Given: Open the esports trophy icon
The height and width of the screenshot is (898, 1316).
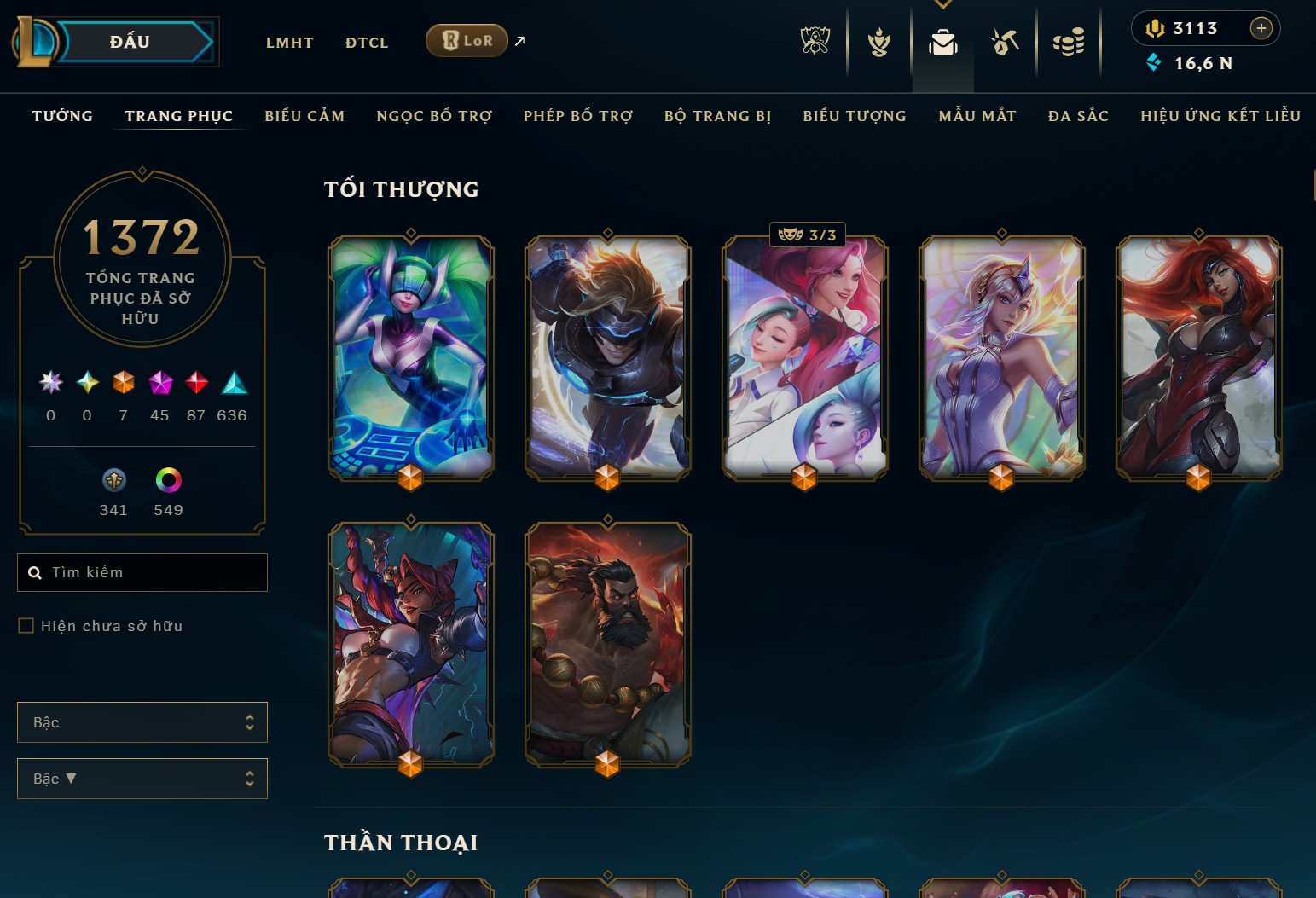Looking at the screenshot, I should point(815,42).
